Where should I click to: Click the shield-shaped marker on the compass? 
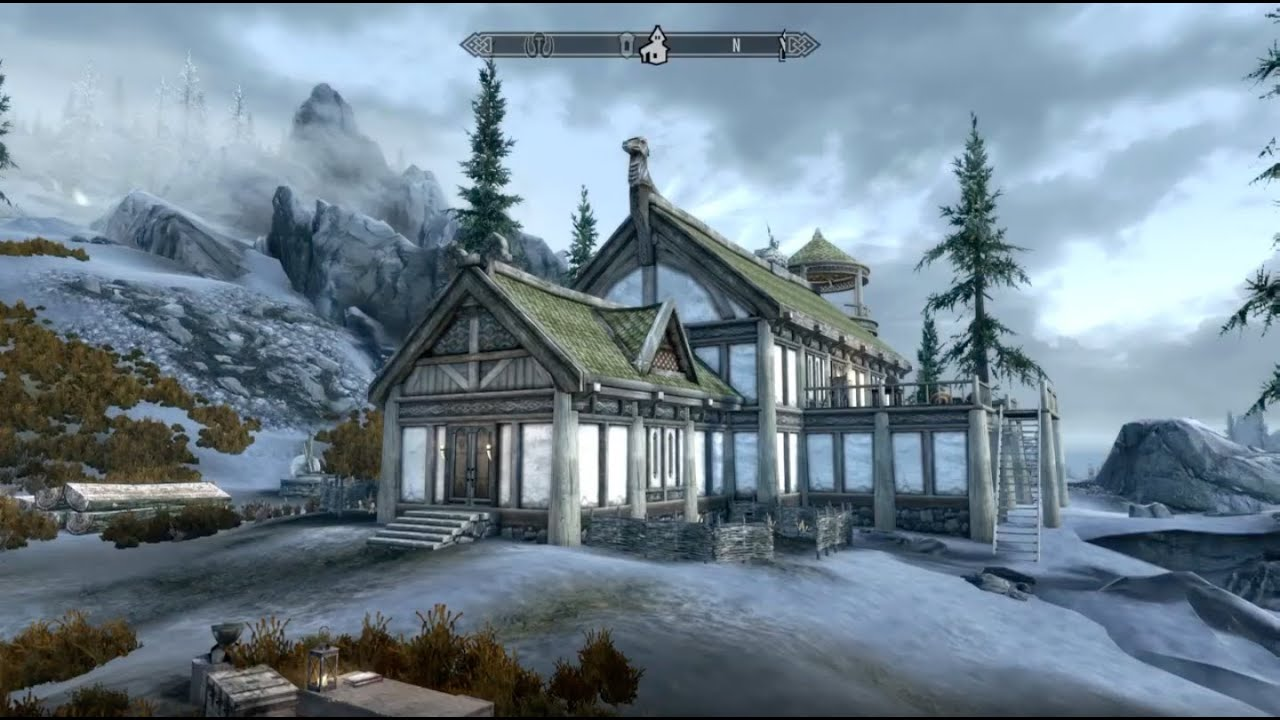coord(627,44)
